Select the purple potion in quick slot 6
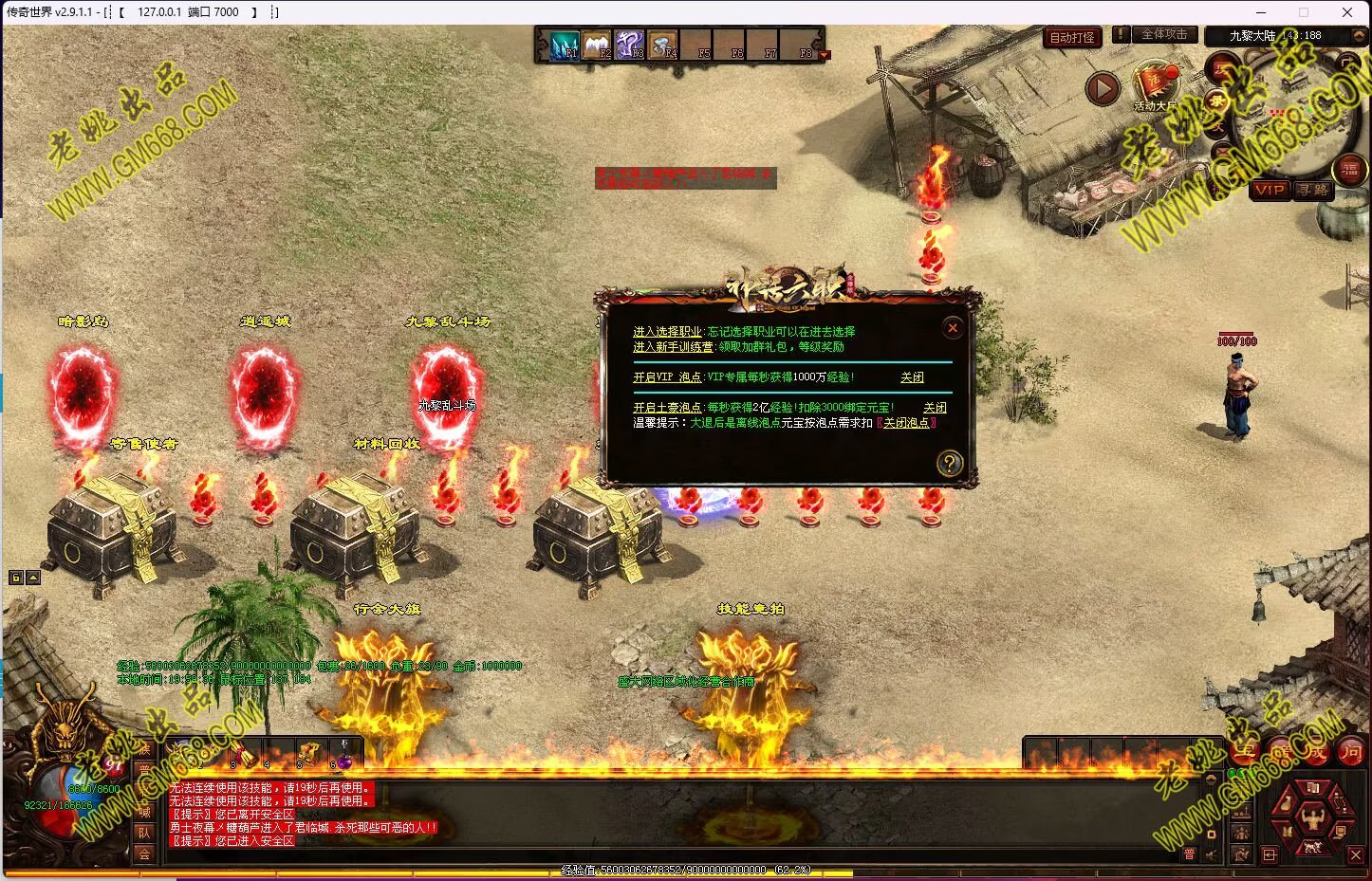 coord(342,756)
